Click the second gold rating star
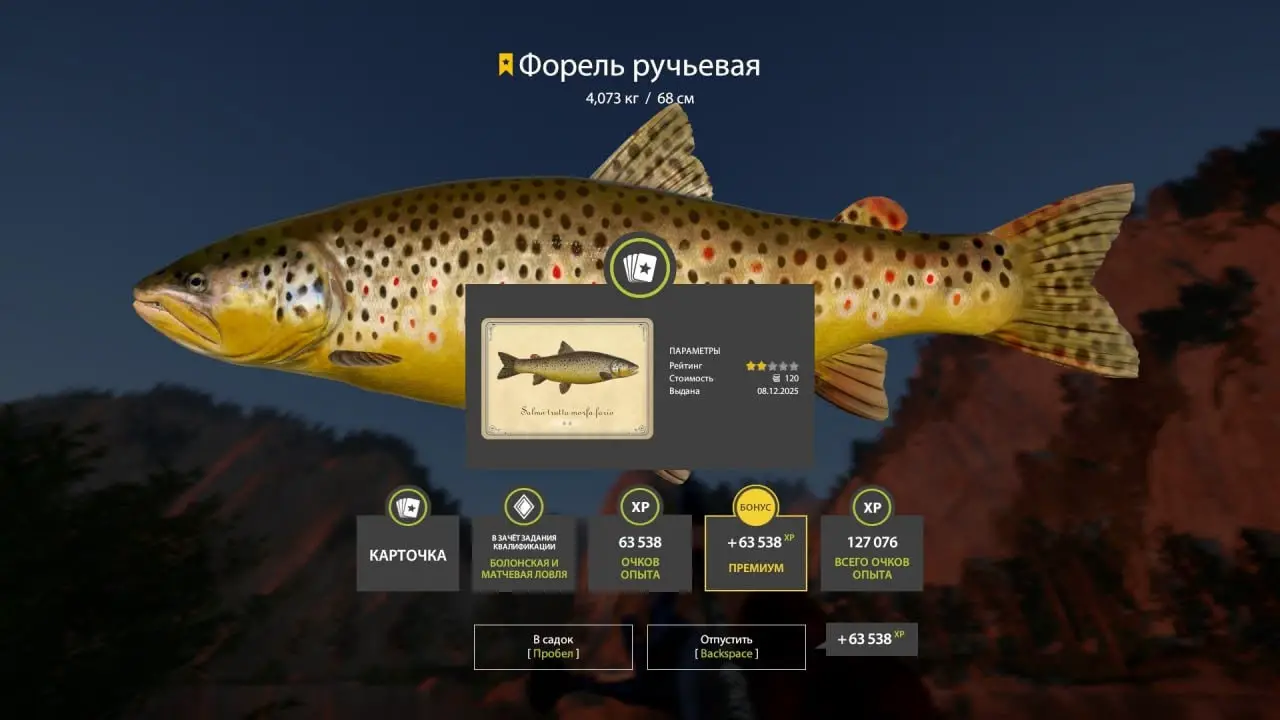 point(761,366)
